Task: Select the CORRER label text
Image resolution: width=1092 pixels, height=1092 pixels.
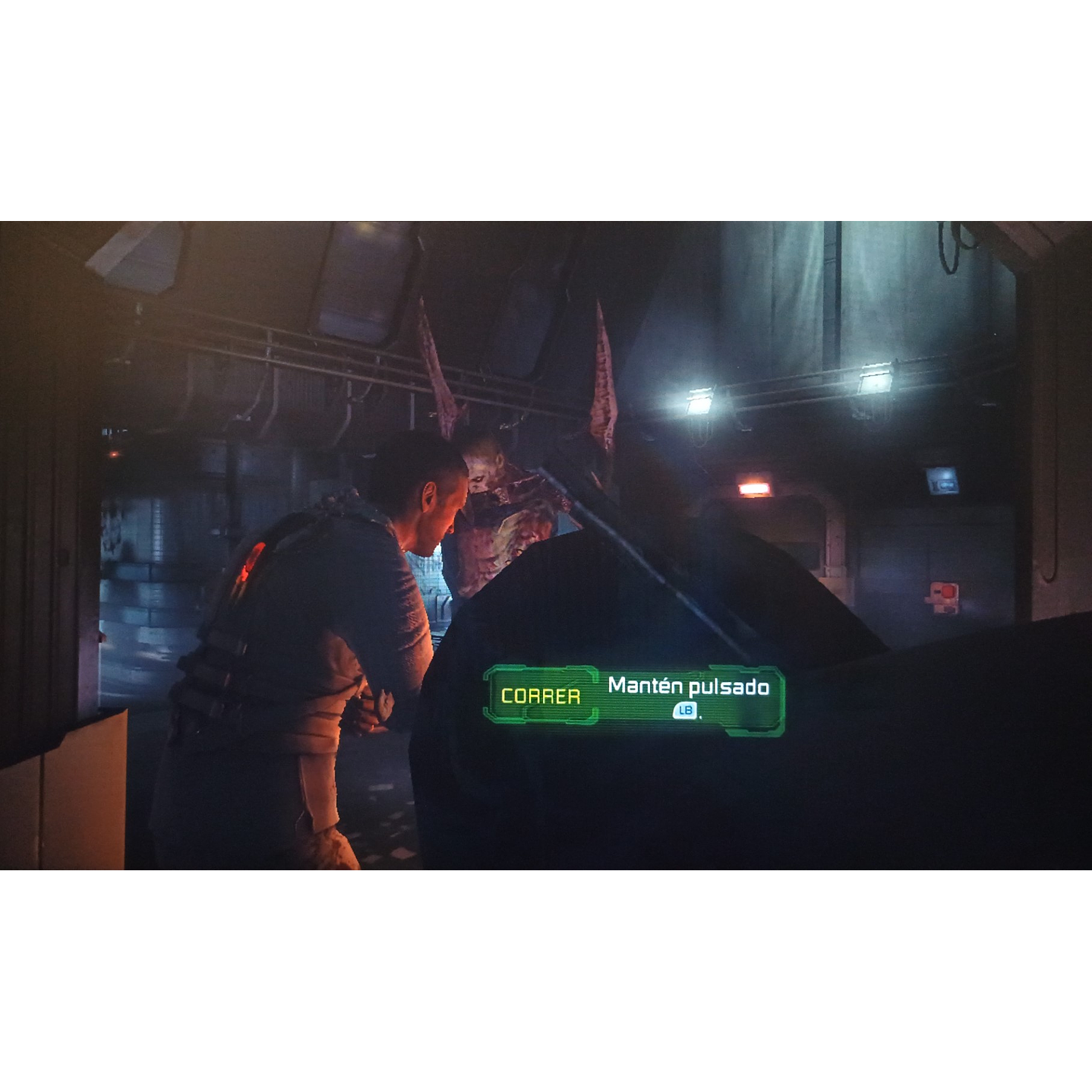Action: (x=541, y=693)
